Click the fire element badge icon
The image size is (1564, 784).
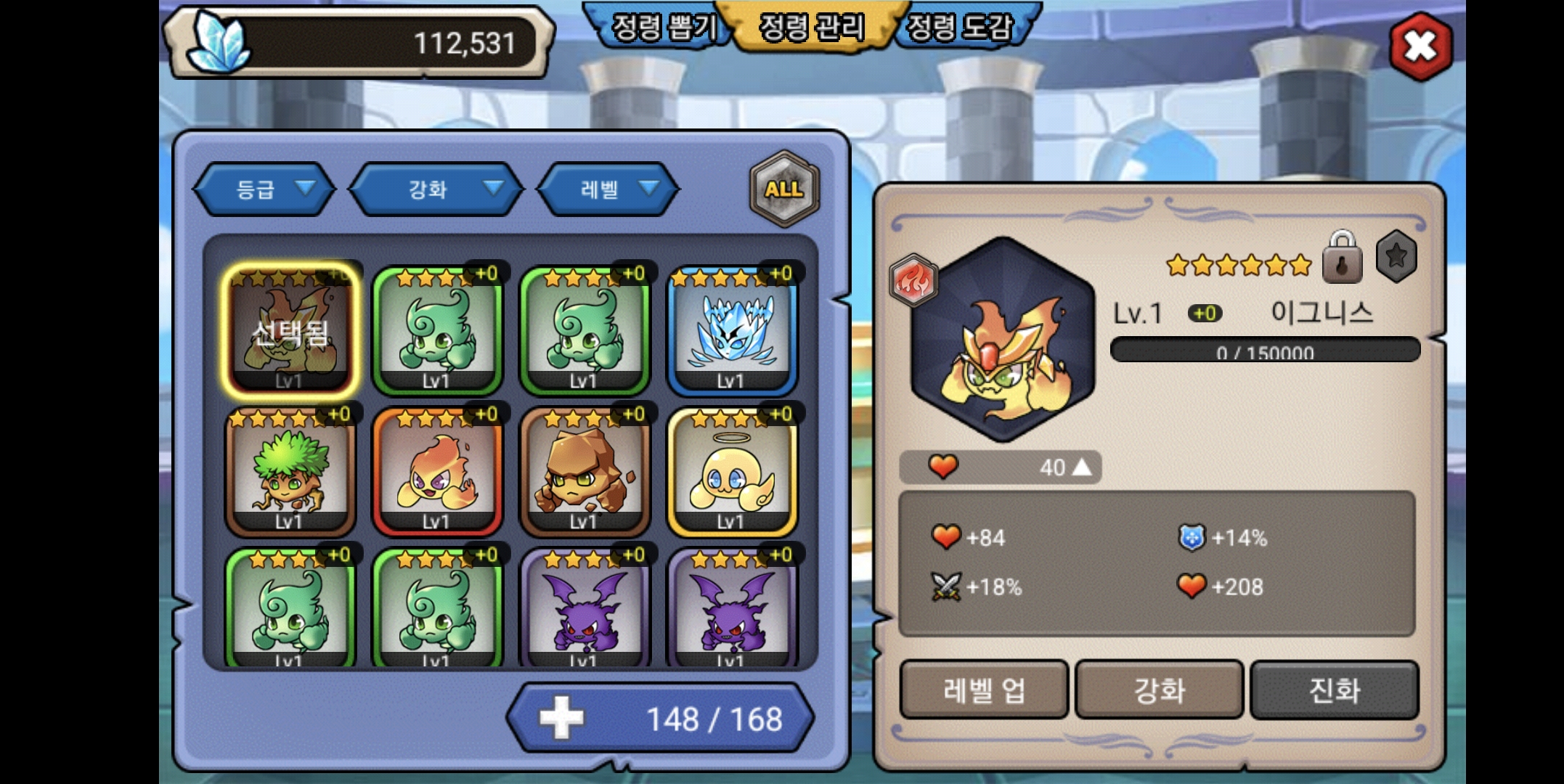point(913,279)
